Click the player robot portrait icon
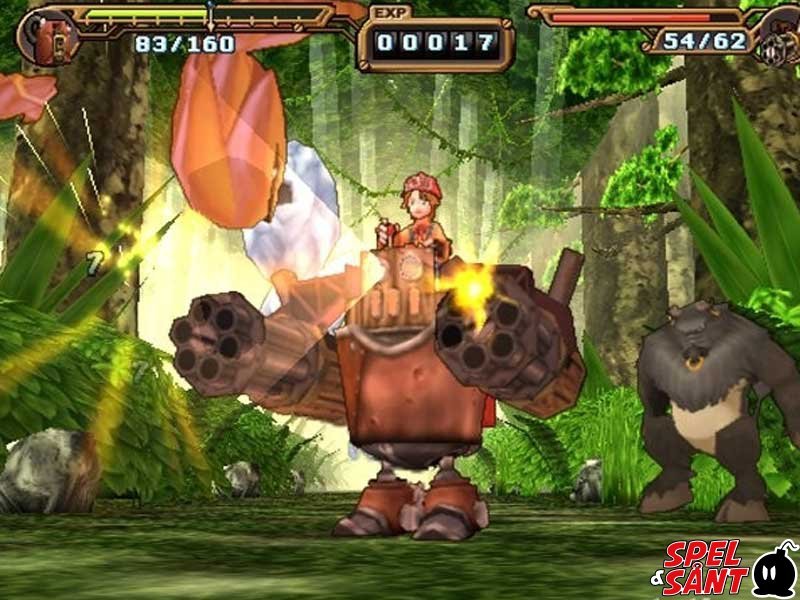This screenshot has width=800, height=600. 43,38
